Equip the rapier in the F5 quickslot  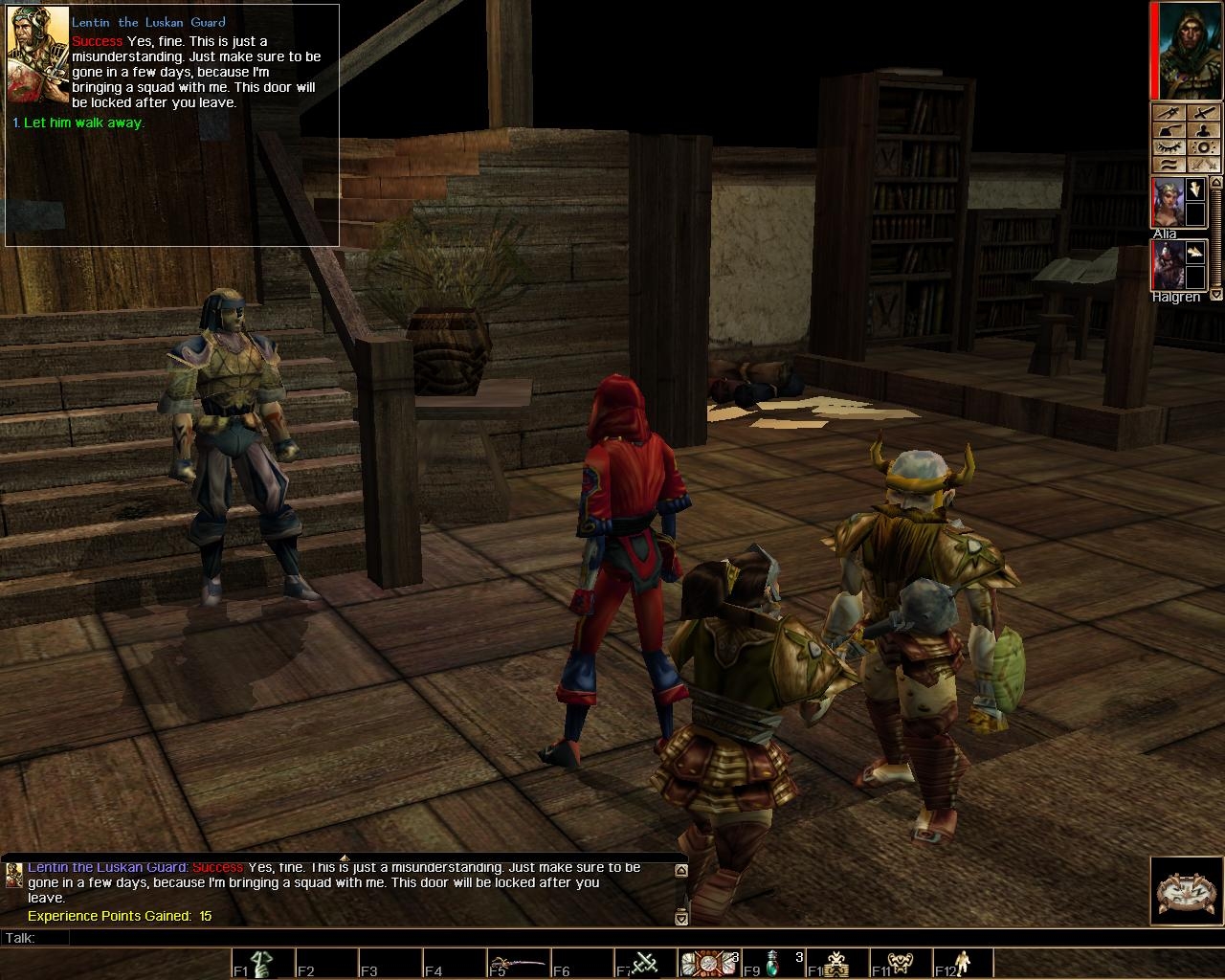517,963
